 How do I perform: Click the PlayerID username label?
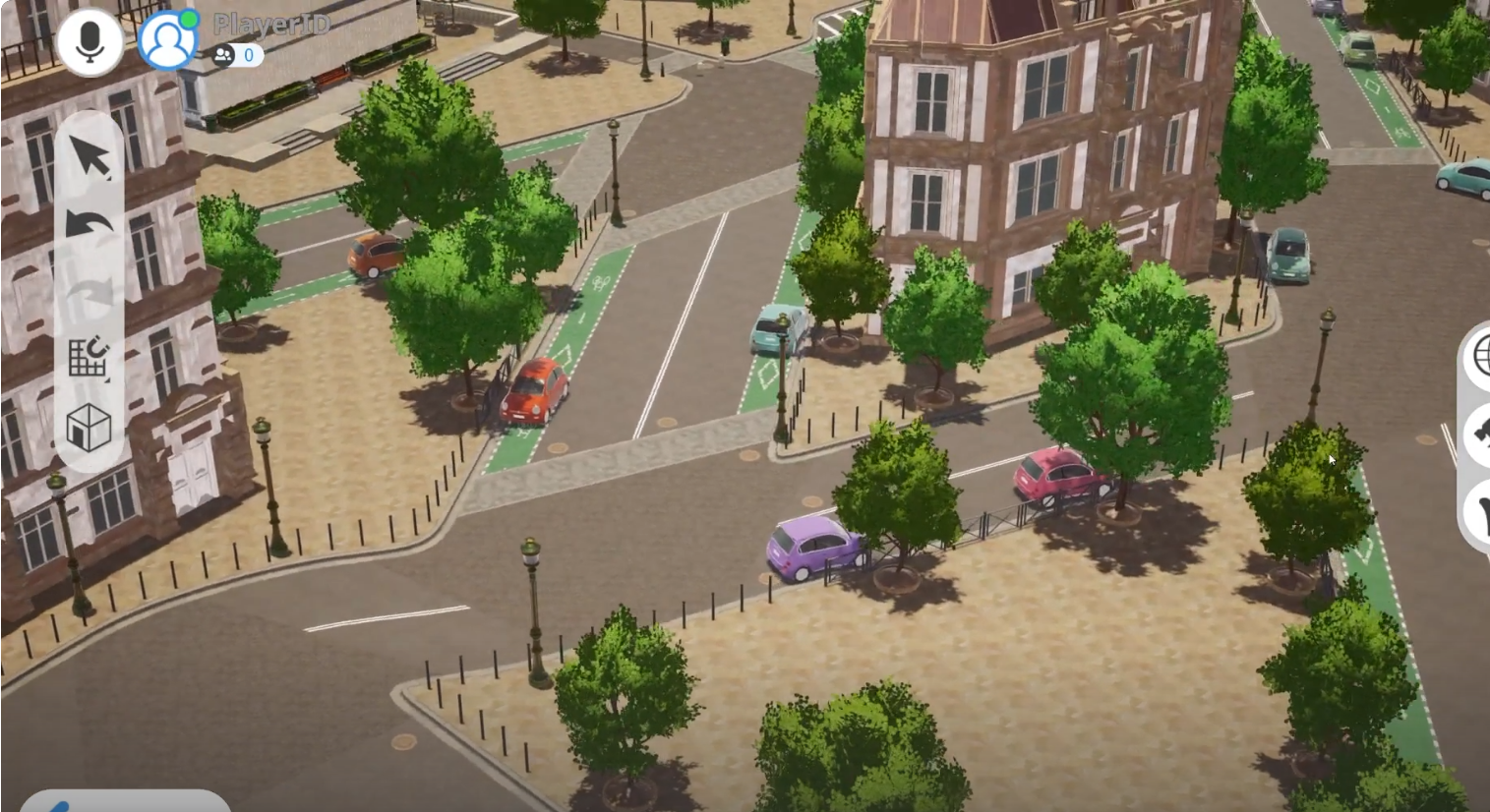coord(270,24)
